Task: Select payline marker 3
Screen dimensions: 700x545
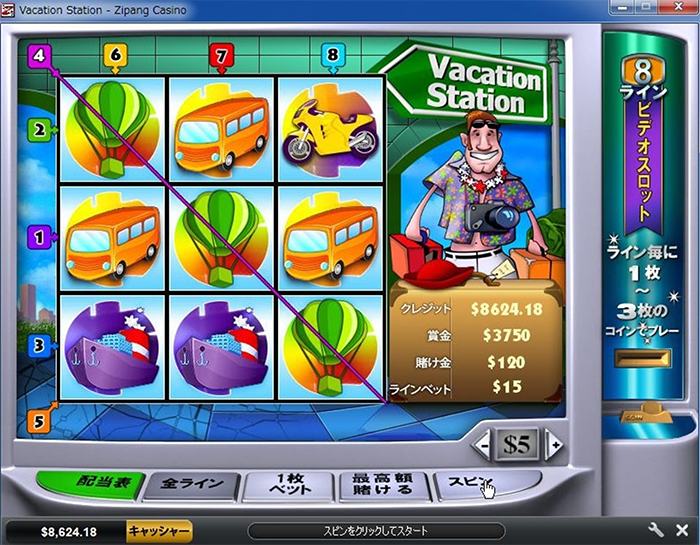Action: pyautogui.click(x=40, y=346)
